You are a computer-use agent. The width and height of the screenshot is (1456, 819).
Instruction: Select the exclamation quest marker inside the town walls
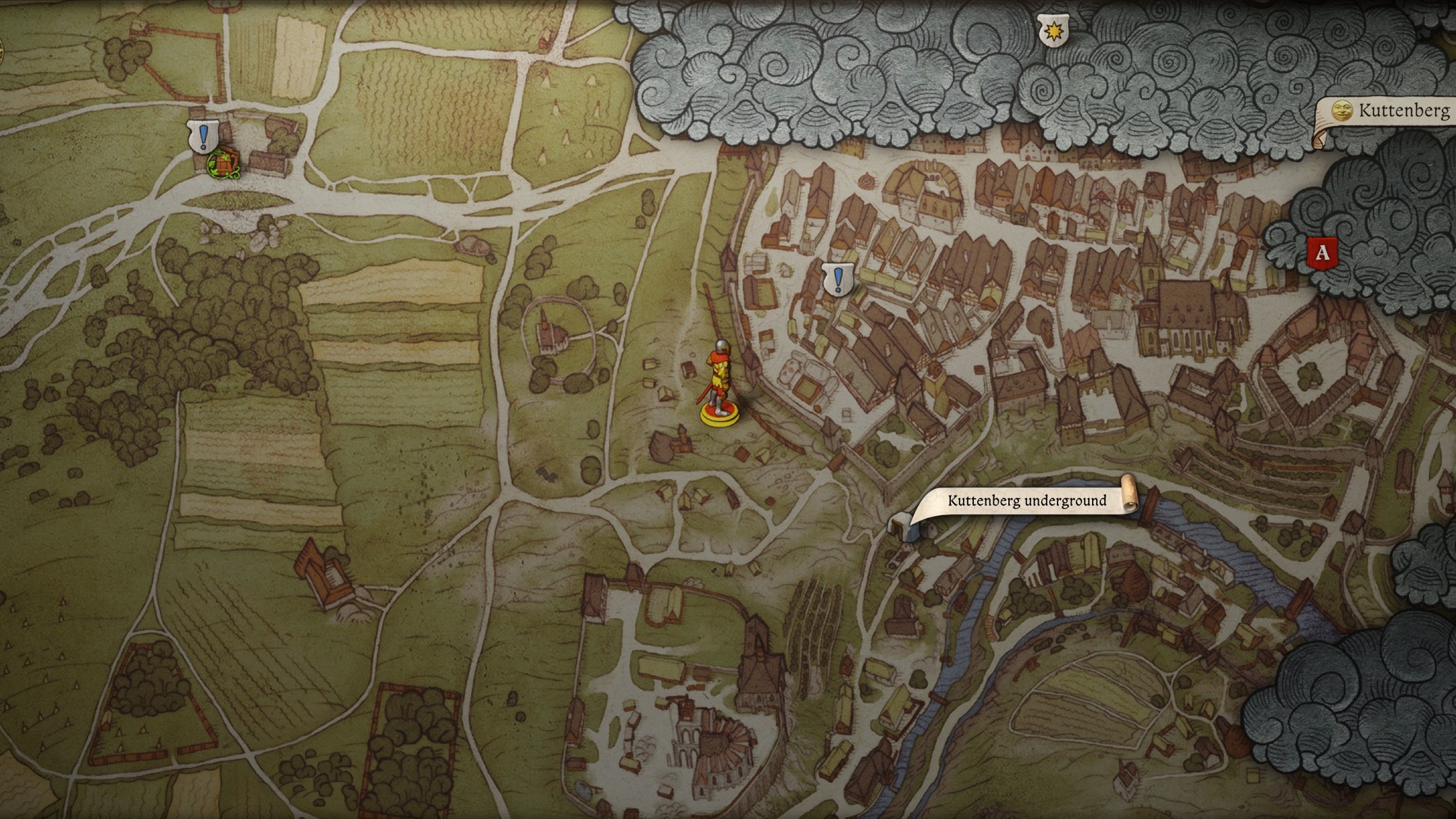tap(837, 278)
